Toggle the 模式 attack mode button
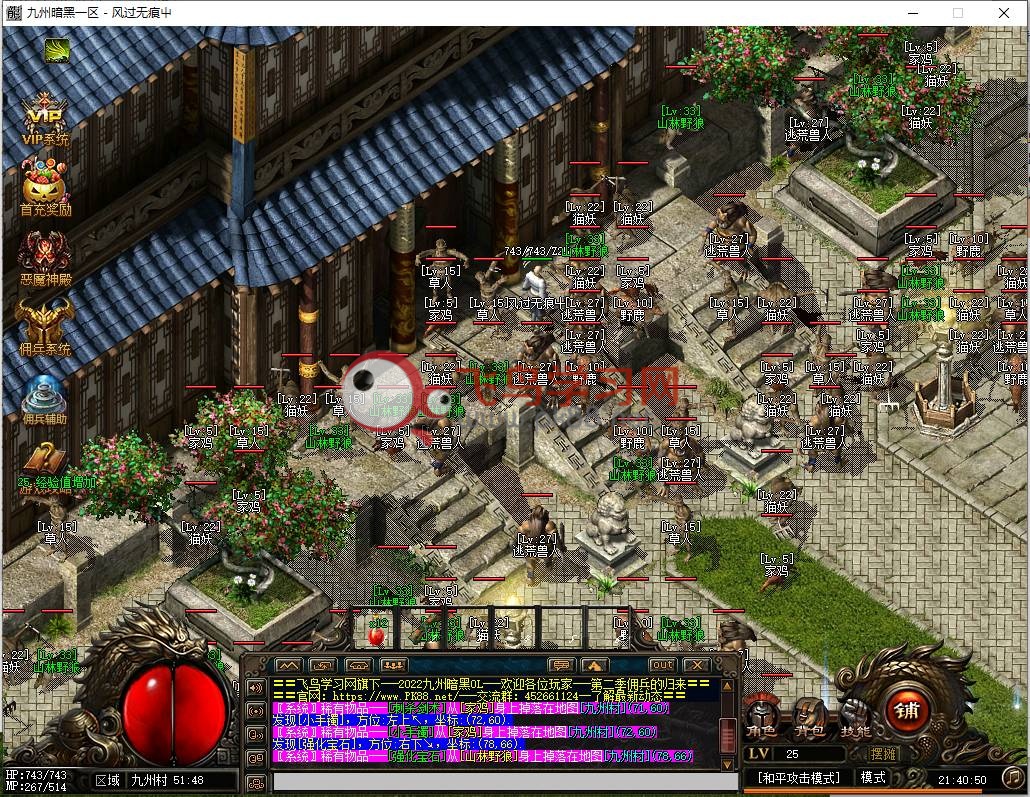 click(873, 777)
